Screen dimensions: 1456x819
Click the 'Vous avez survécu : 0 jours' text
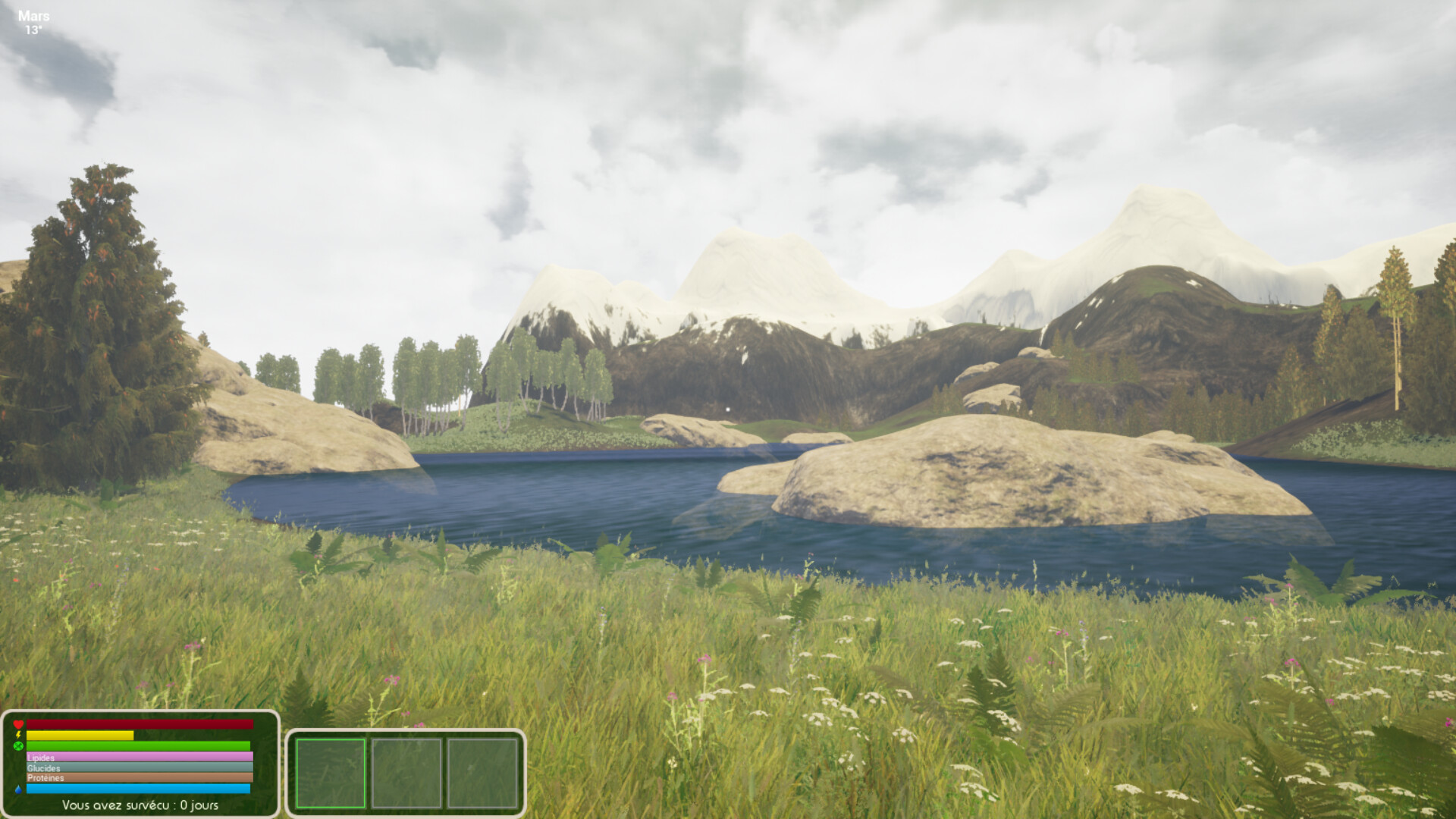140,805
